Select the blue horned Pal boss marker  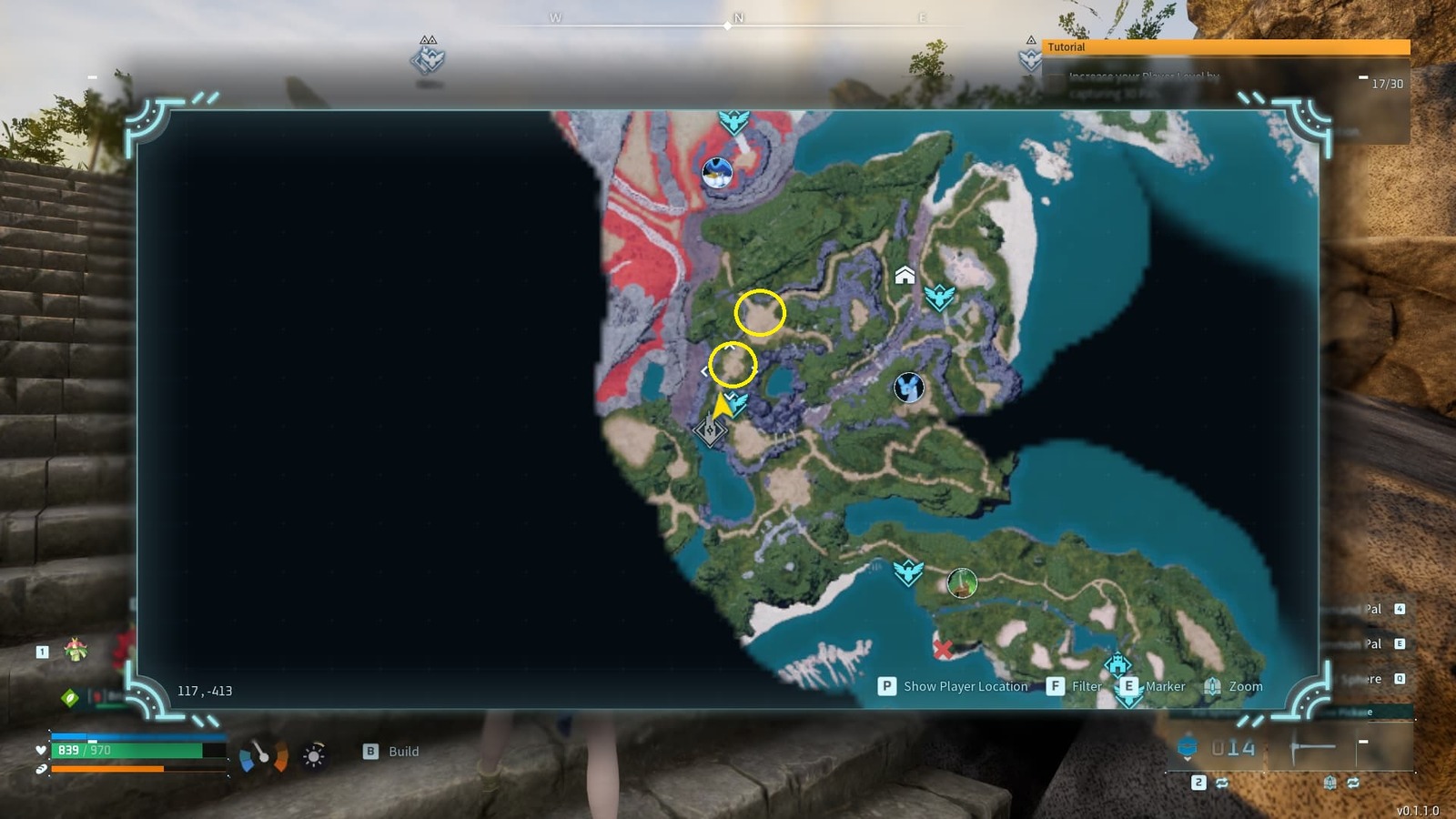[x=908, y=388]
